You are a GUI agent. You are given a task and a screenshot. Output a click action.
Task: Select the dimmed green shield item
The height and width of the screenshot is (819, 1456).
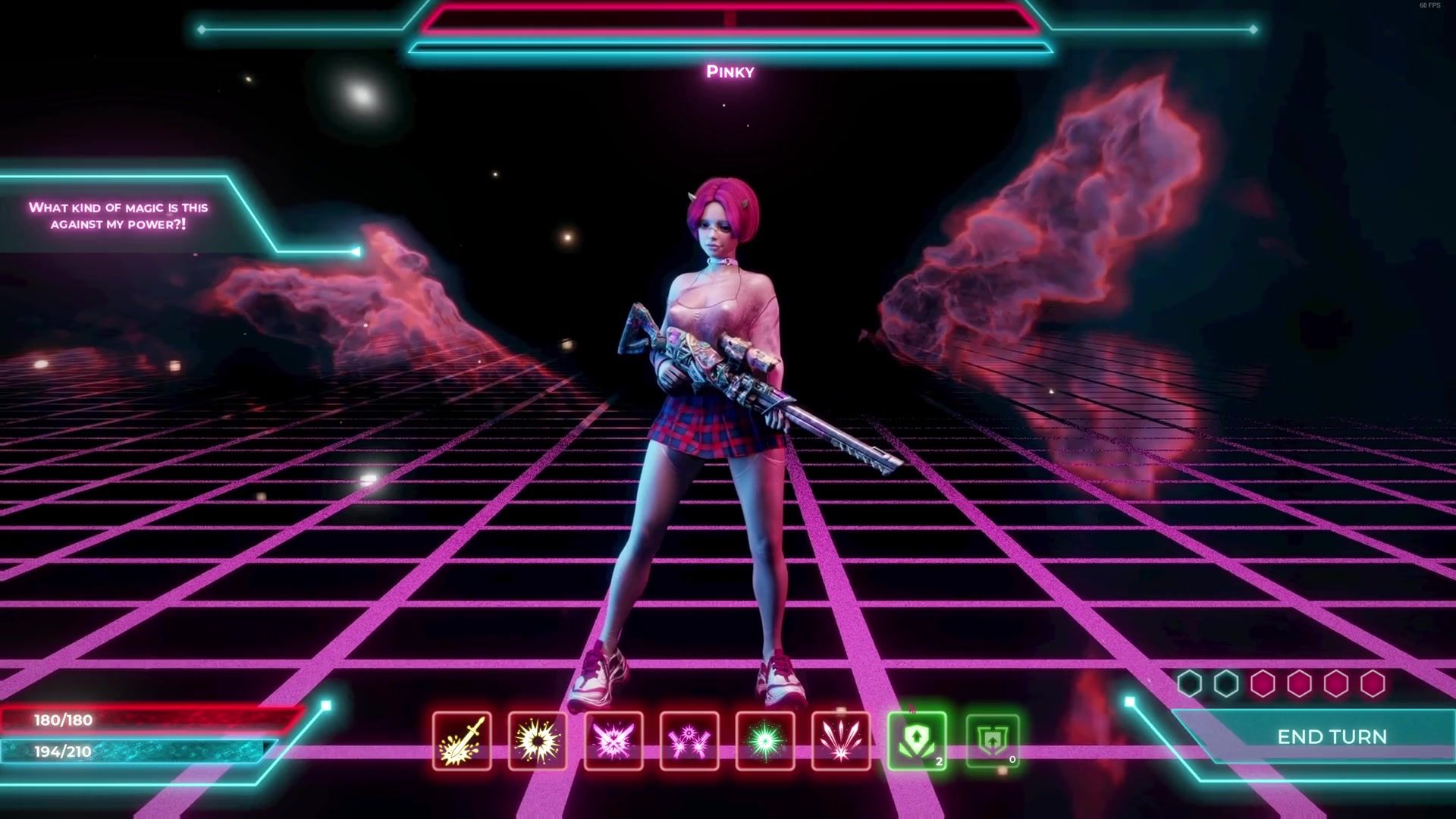pos(993,741)
